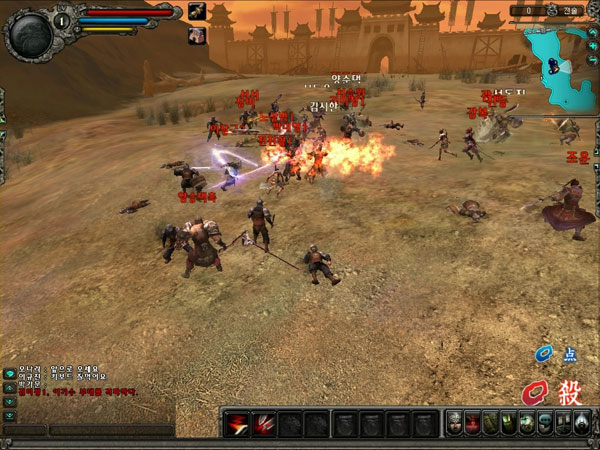The width and height of the screenshot is (600, 450).
Task: Activate the first red slash skill
Action: point(237,424)
